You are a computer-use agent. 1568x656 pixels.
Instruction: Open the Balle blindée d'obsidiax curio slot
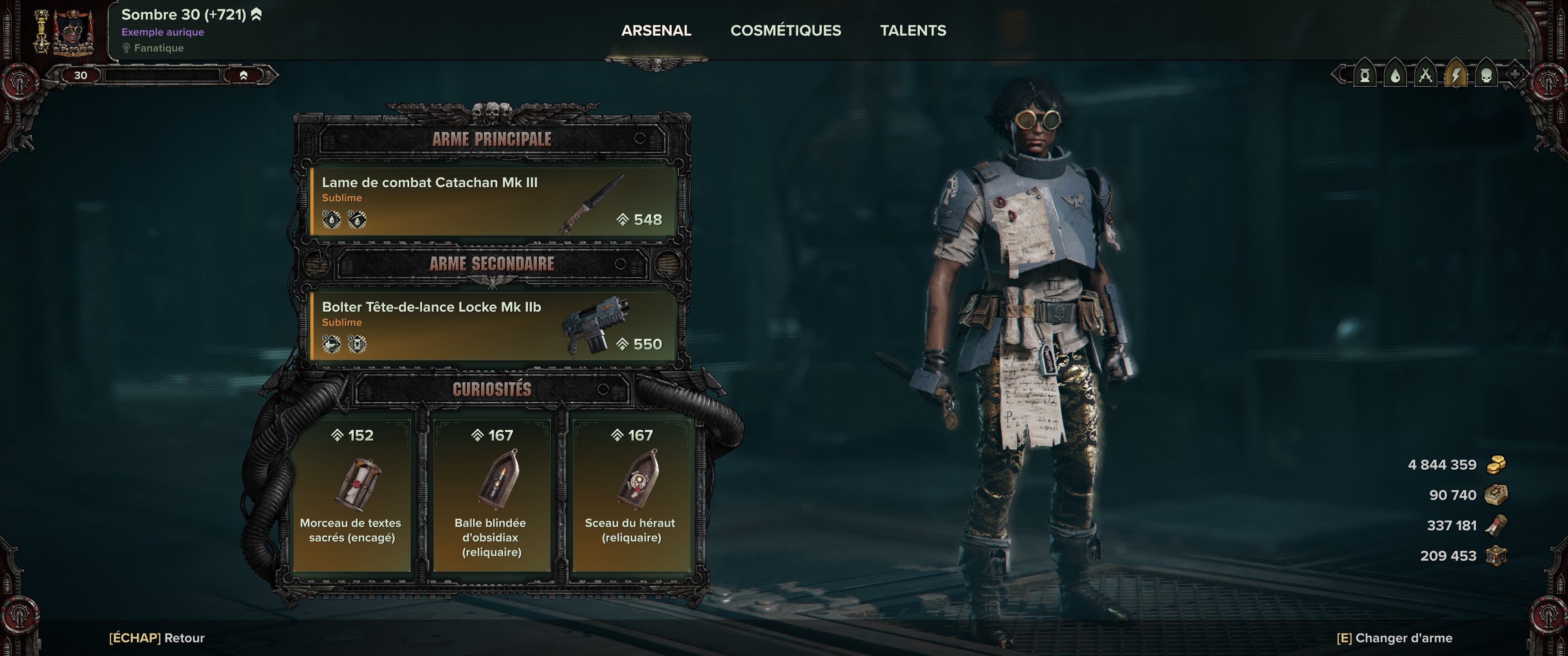pos(491,495)
